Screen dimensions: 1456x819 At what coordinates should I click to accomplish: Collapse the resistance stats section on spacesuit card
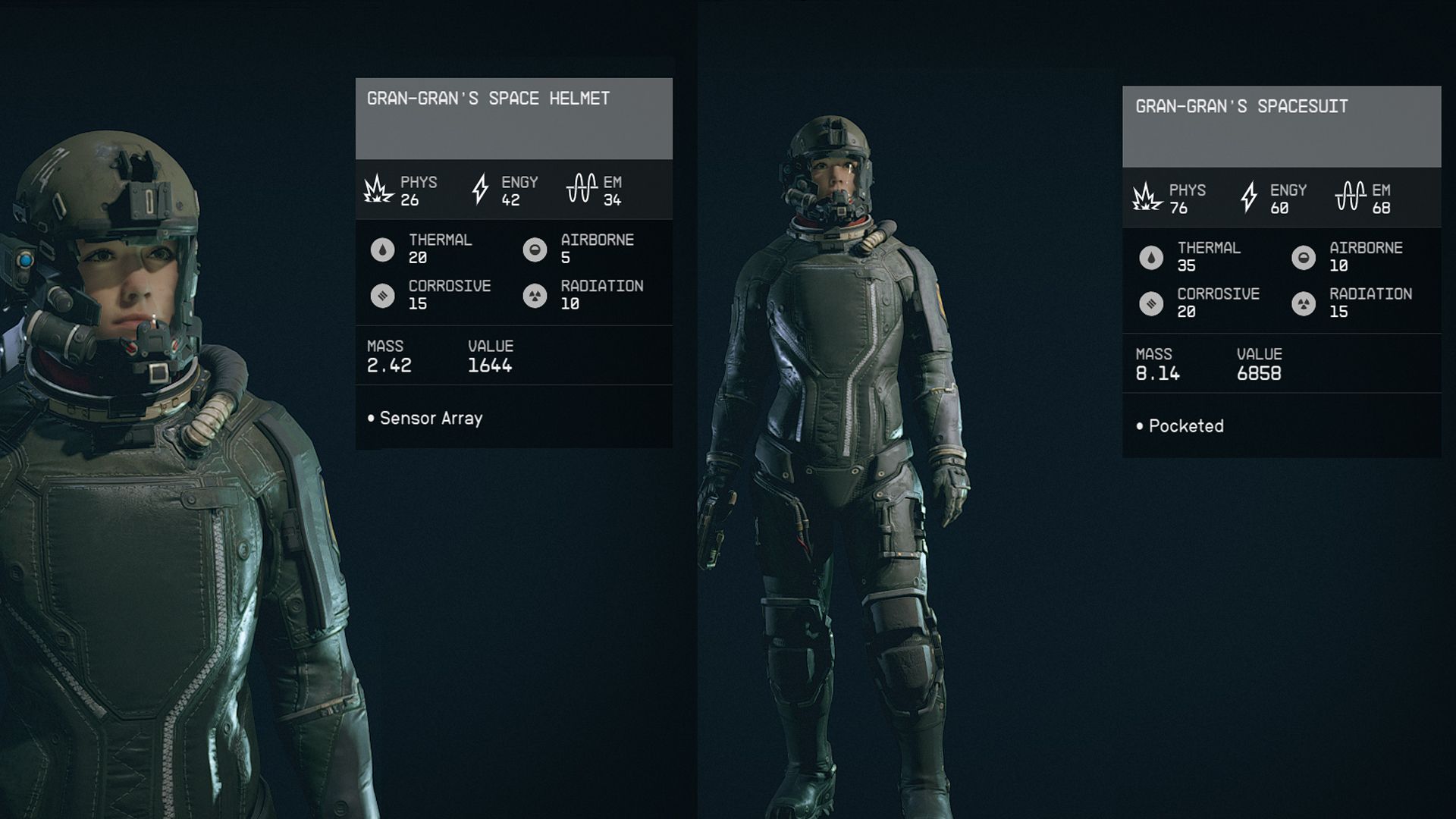tap(1282, 277)
